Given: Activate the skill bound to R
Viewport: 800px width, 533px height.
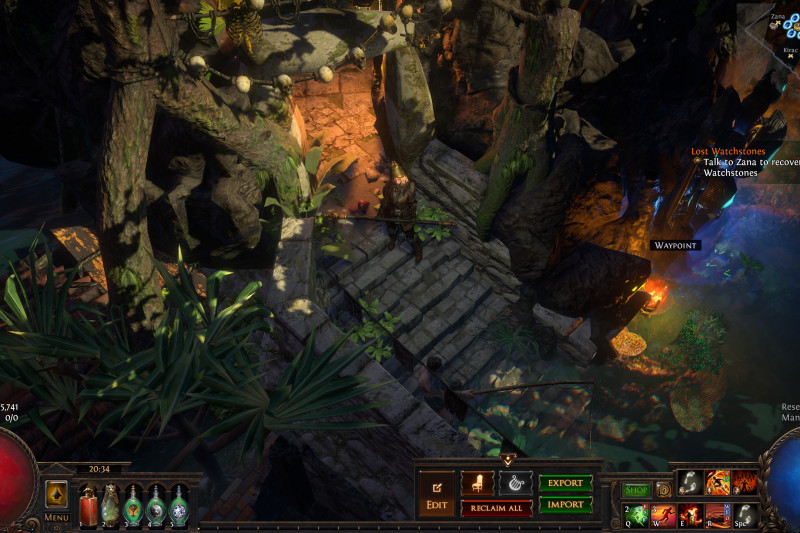Looking at the screenshot, I should 718,515.
